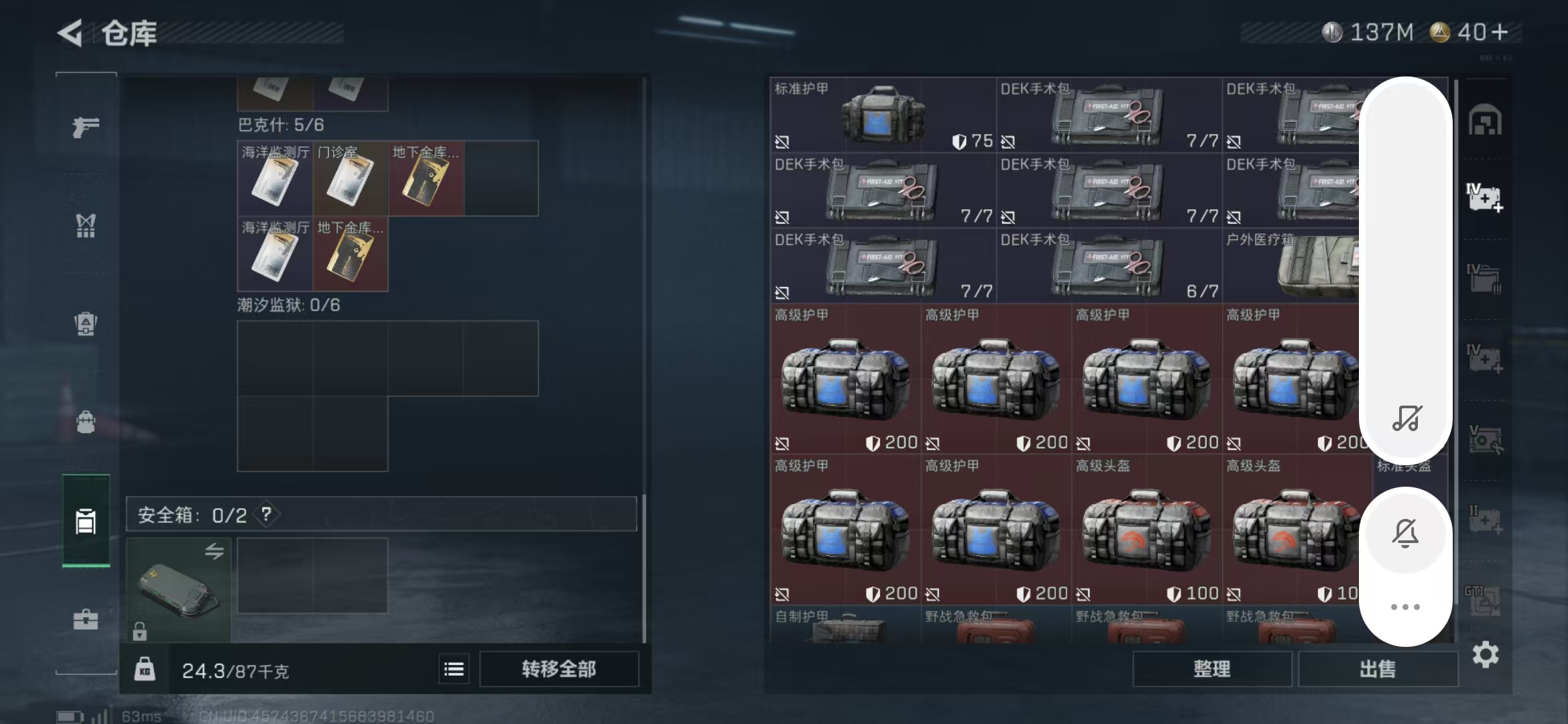This screenshot has height=724, width=1568.
Task: Add currency with the plus button
Action: (x=1500, y=32)
